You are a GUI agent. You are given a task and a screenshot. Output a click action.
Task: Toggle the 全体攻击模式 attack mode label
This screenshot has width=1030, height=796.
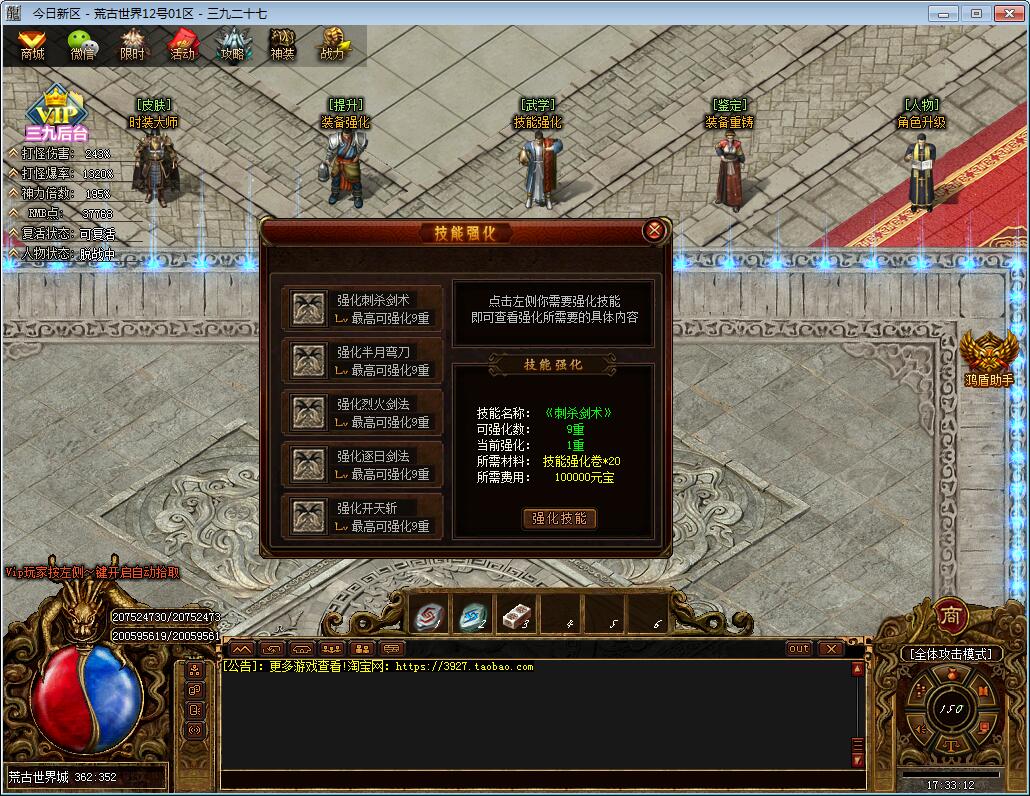pyautogui.click(x=950, y=653)
